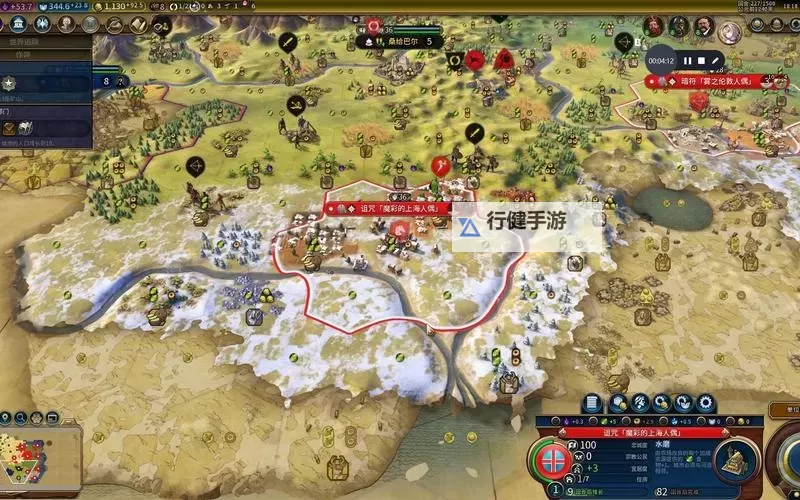Open the city details report icon
This screenshot has width=800, height=500.
[x=592, y=403]
